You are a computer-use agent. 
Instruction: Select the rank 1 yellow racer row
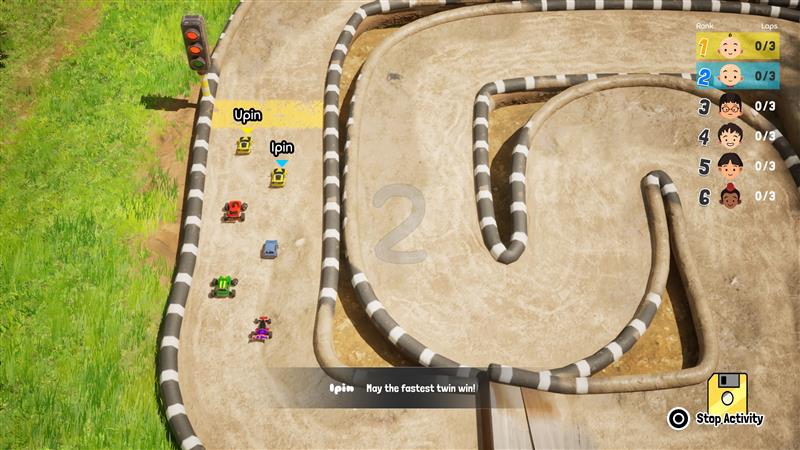pyautogui.click(x=737, y=46)
